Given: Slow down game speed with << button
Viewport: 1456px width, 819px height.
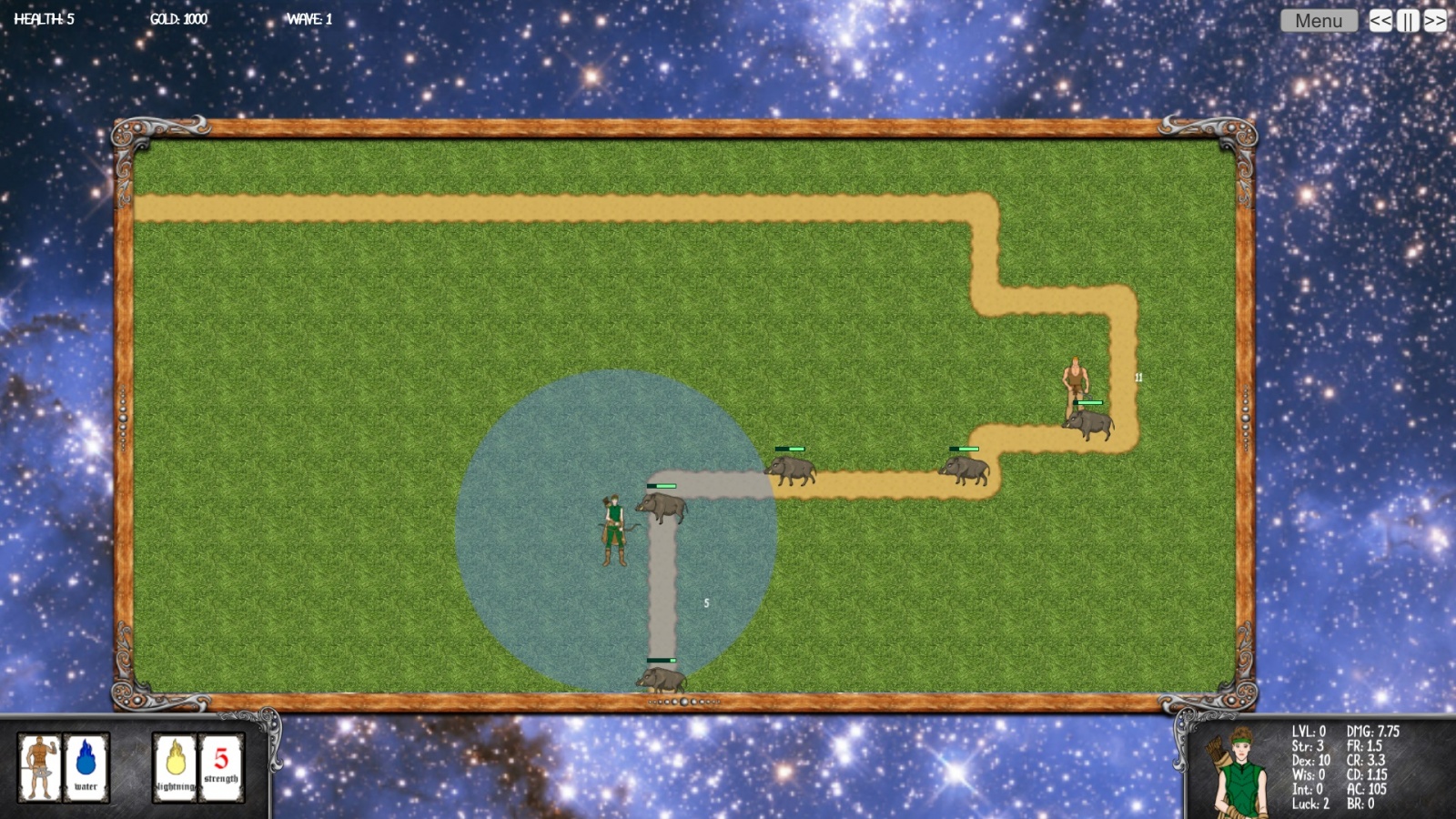Looking at the screenshot, I should point(1380,20).
